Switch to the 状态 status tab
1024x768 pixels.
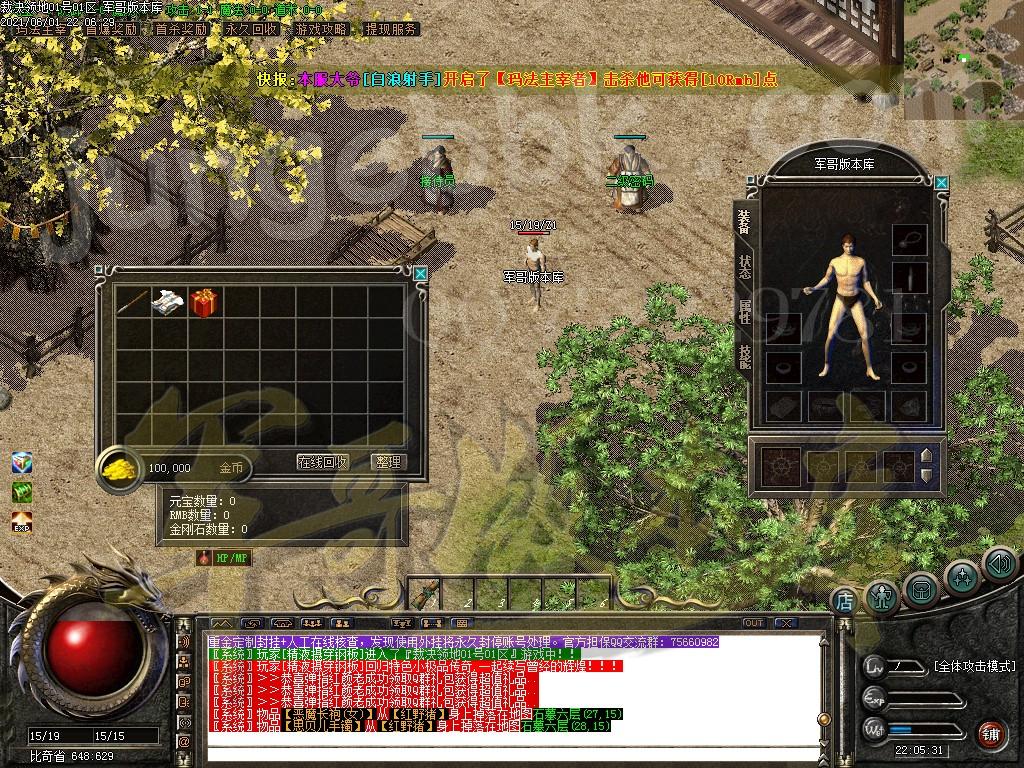pyautogui.click(x=744, y=268)
